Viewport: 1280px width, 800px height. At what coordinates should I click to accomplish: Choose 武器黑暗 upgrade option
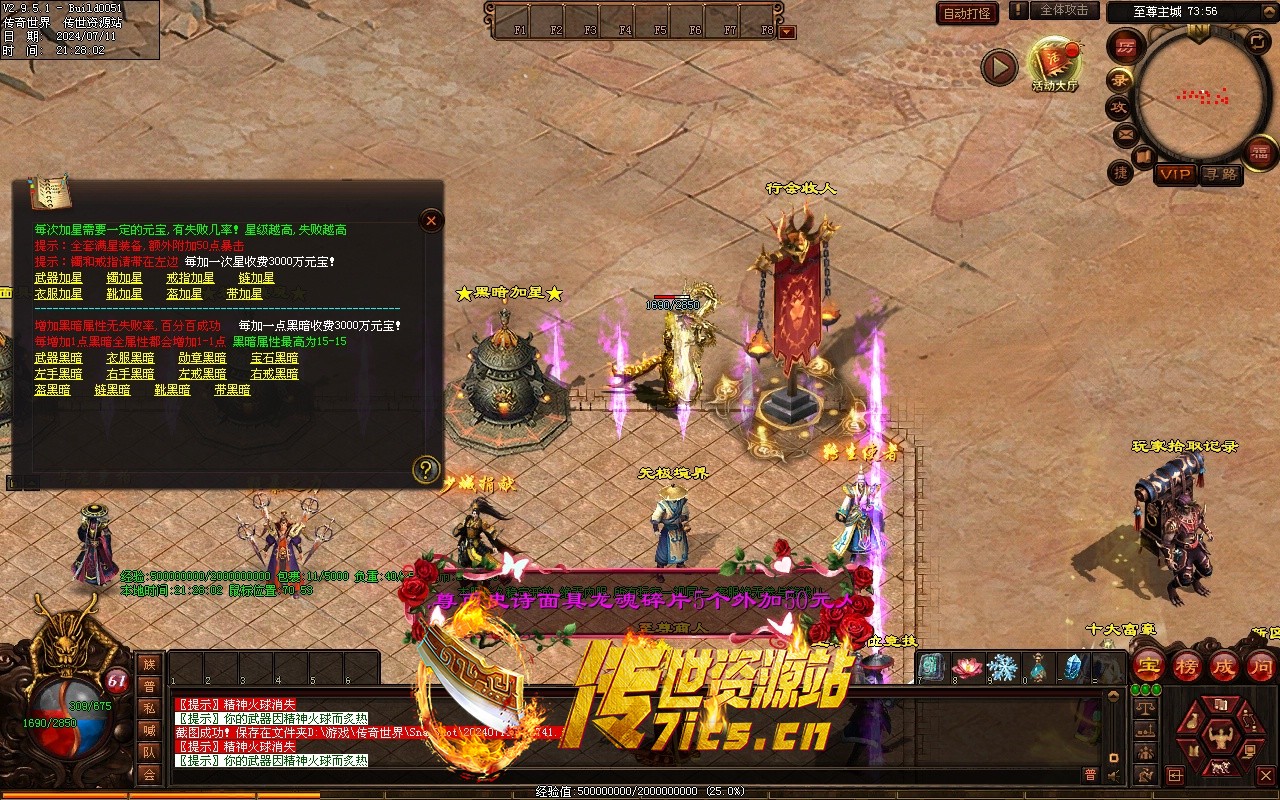tap(59, 358)
